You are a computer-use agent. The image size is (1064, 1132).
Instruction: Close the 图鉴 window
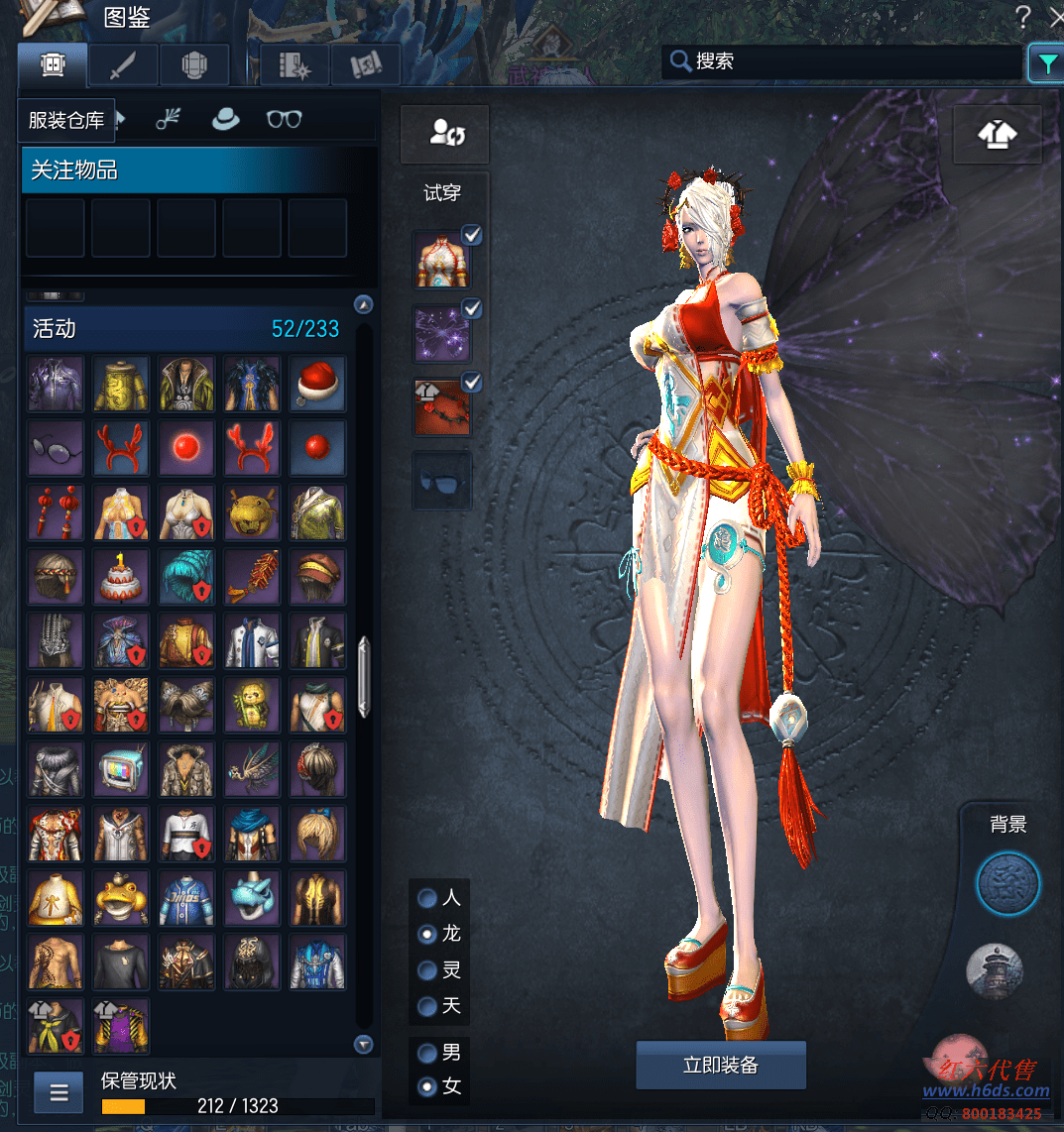pos(1054,16)
